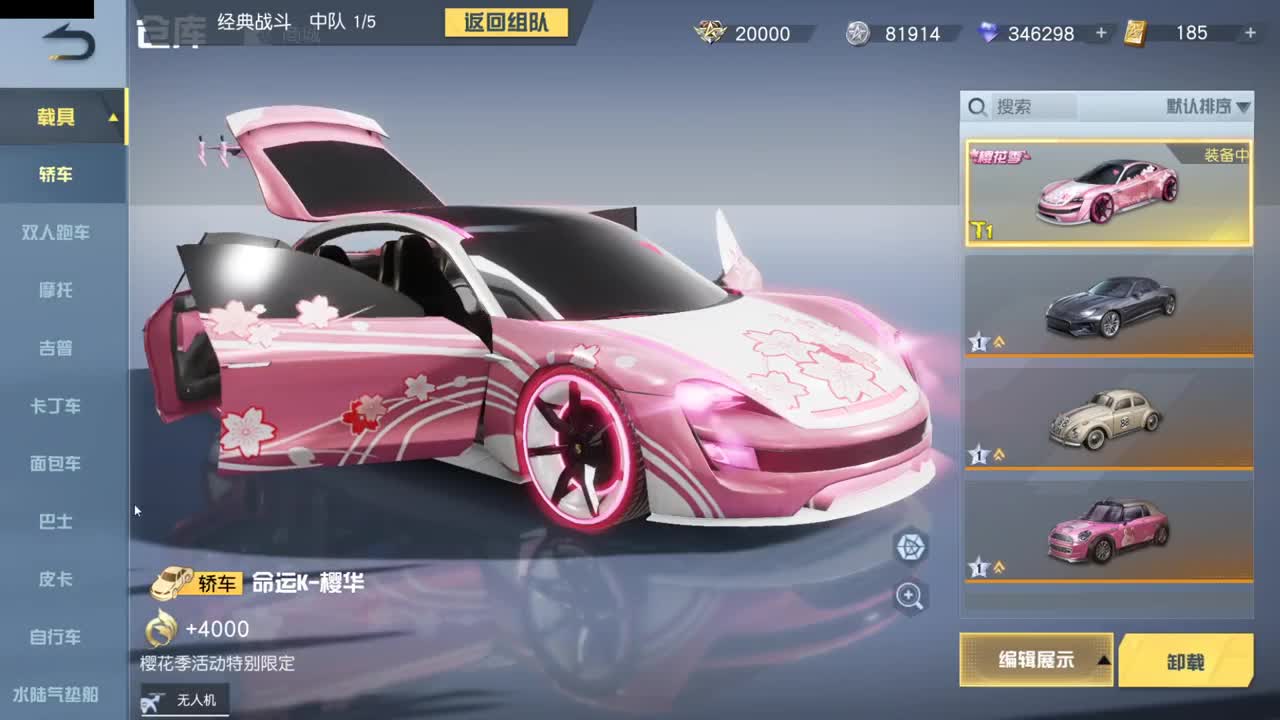Expand the 载具 category arrow
1280x720 pixels.
point(116,116)
